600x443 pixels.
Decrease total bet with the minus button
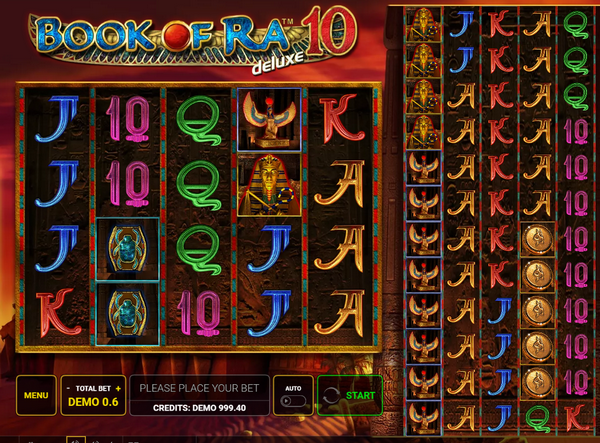(x=67, y=388)
